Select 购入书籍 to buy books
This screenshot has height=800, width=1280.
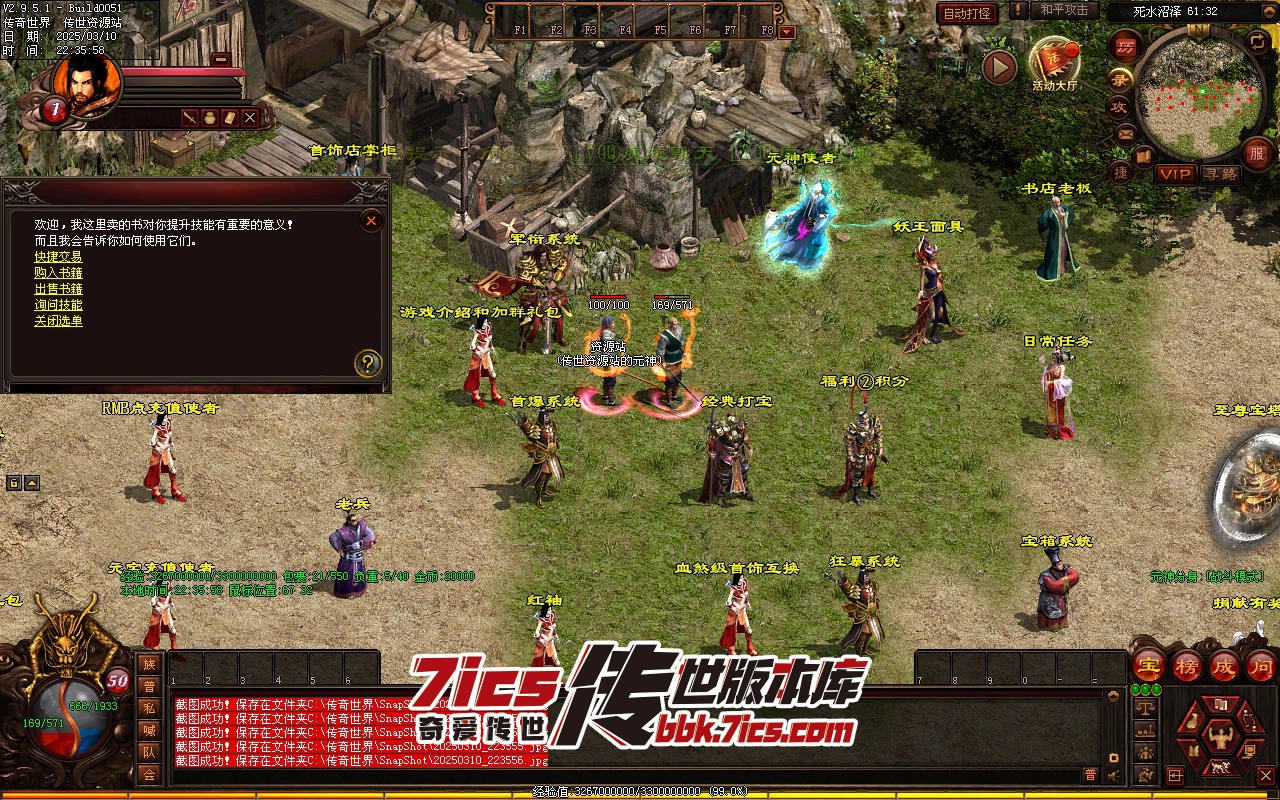point(58,273)
